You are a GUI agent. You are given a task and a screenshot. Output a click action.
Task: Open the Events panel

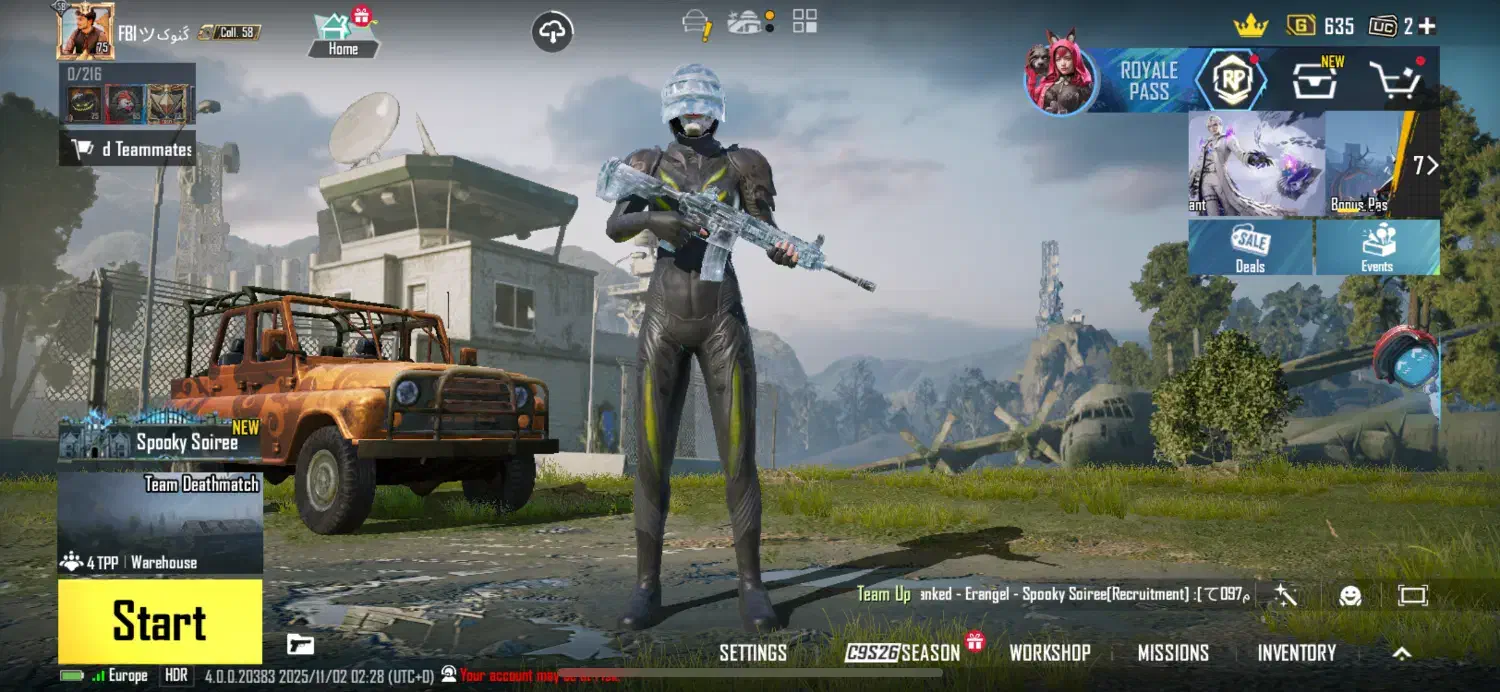tap(1377, 247)
